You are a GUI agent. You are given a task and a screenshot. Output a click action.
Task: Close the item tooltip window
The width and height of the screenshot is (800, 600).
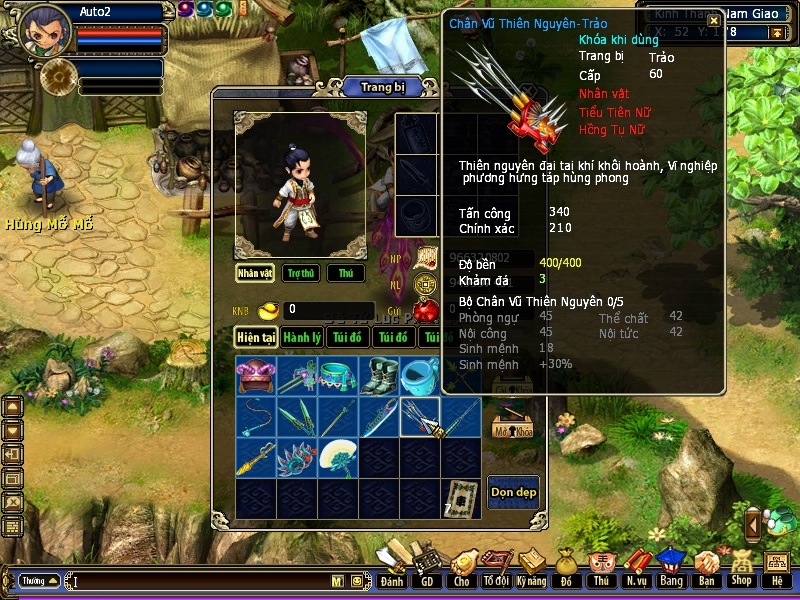pyautogui.click(x=714, y=20)
